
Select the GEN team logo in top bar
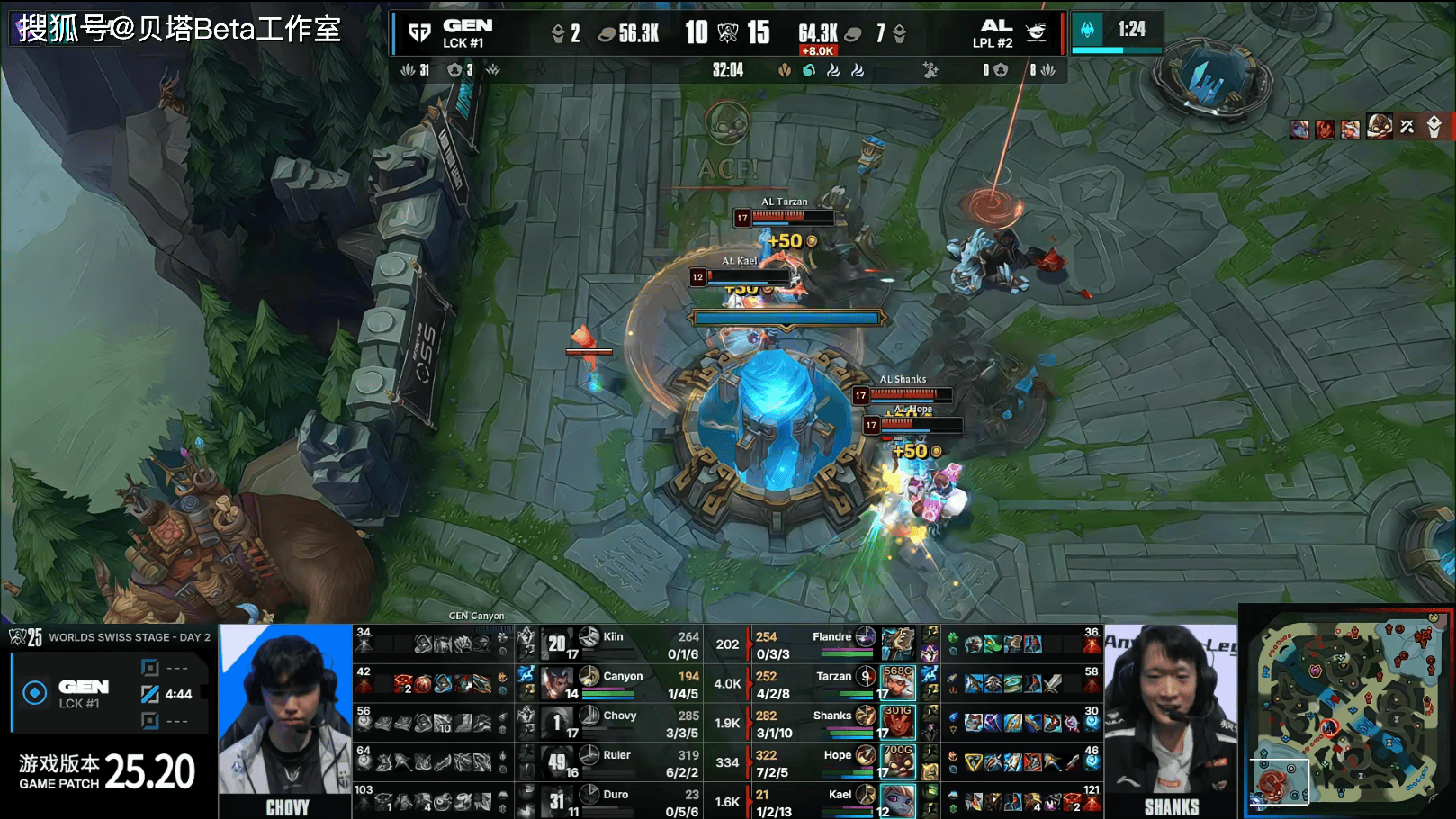coord(419,33)
